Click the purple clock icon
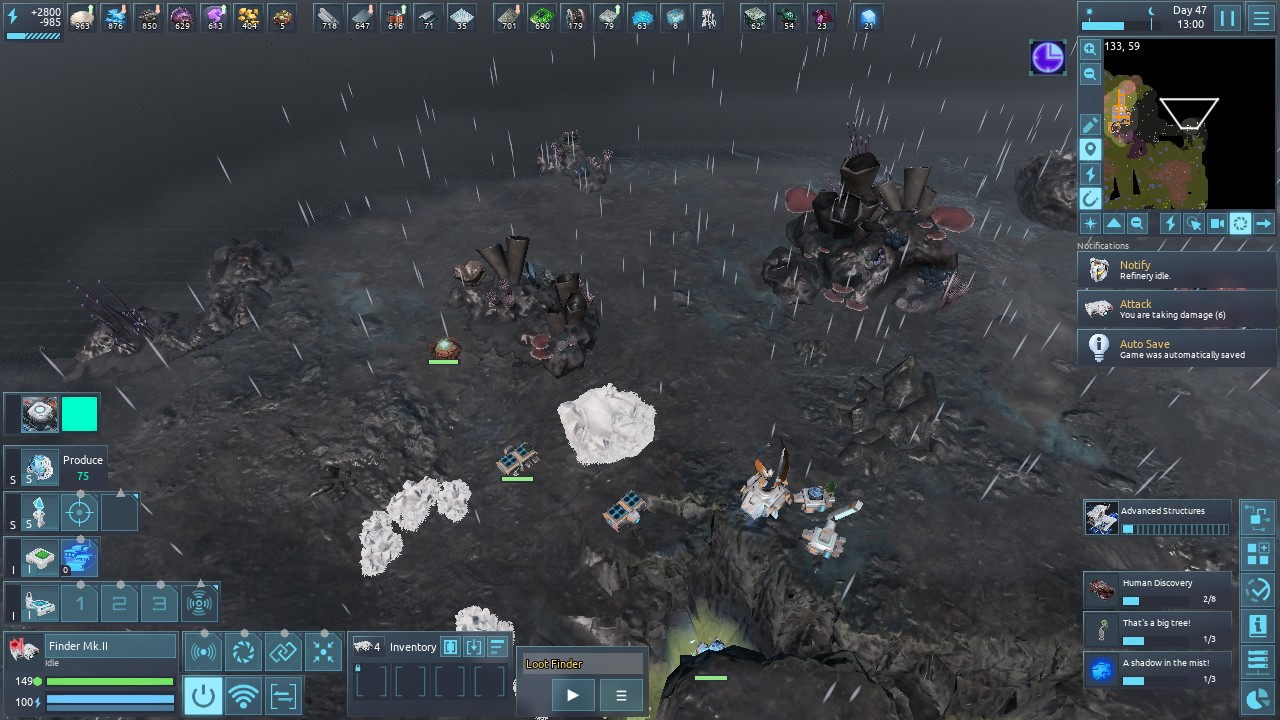1280x720 pixels. pos(1048,58)
